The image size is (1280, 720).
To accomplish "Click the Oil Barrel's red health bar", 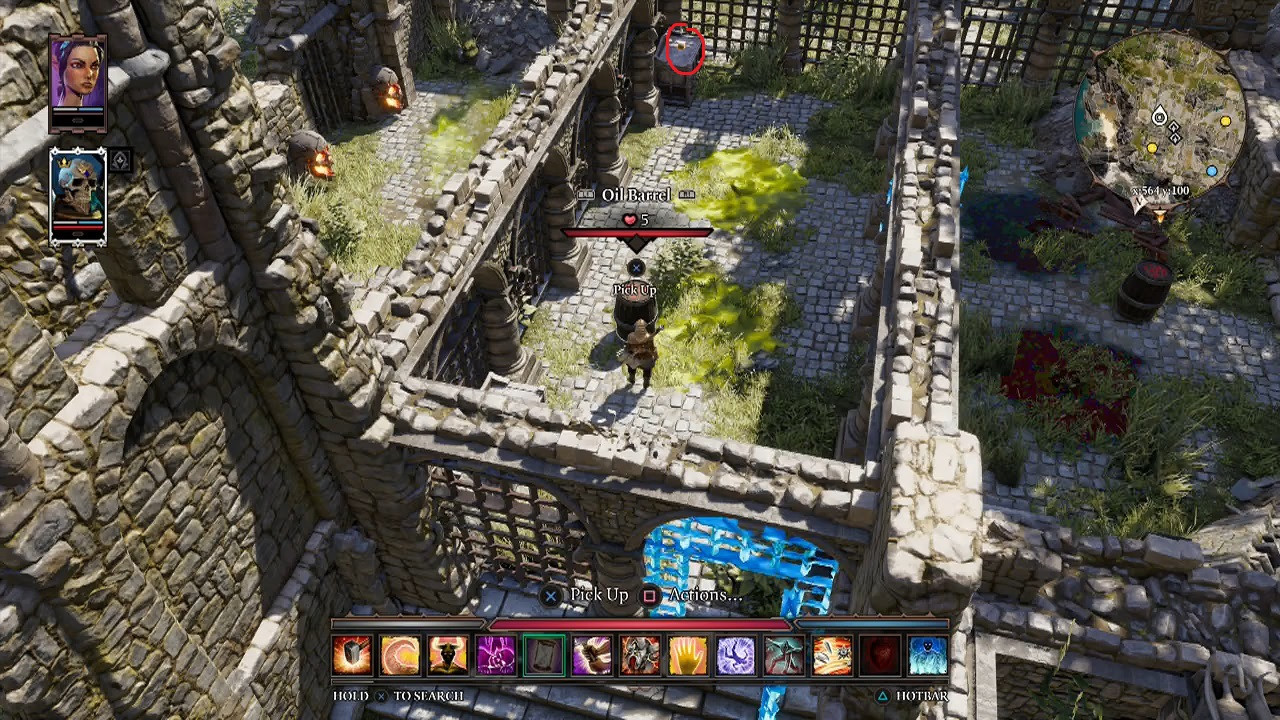I will tap(637, 232).
